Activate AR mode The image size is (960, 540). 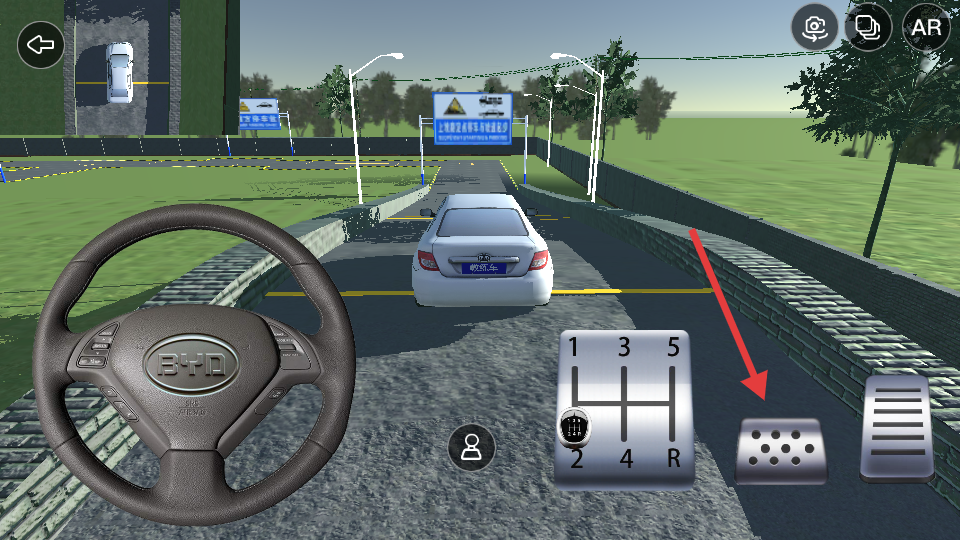(x=926, y=27)
